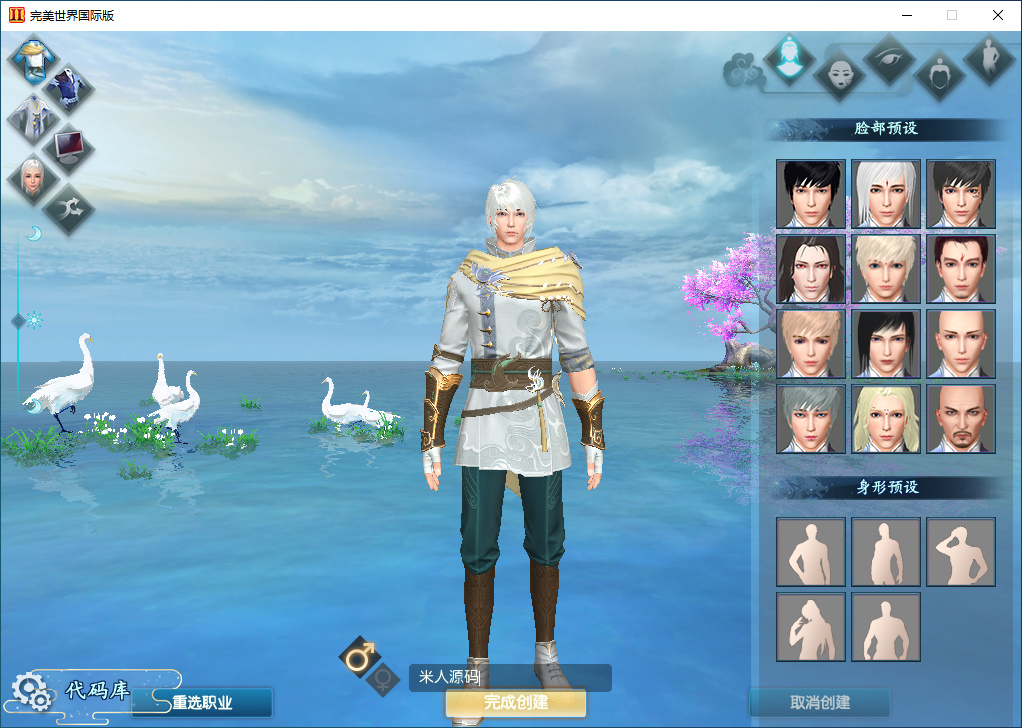Select the male gender symbol
The width and height of the screenshot is (1022, 728).
point(359,656)
